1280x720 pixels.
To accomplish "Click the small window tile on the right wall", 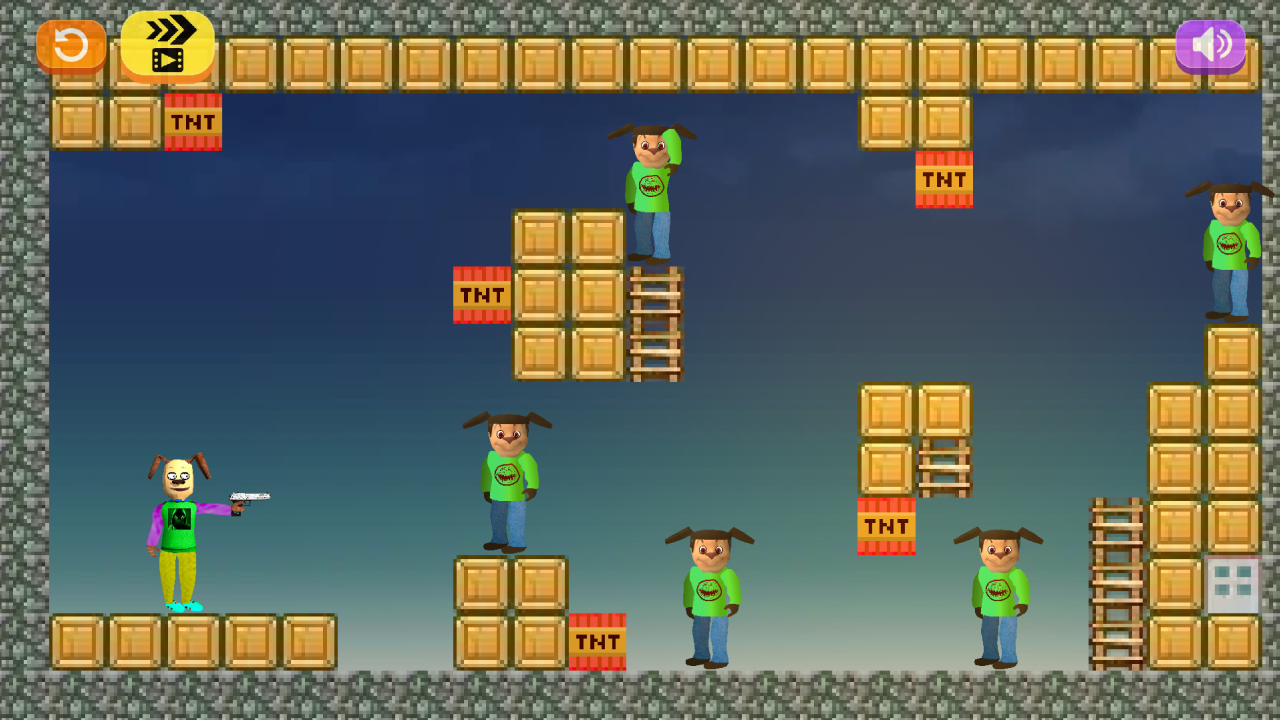I will click(1232, 581).
